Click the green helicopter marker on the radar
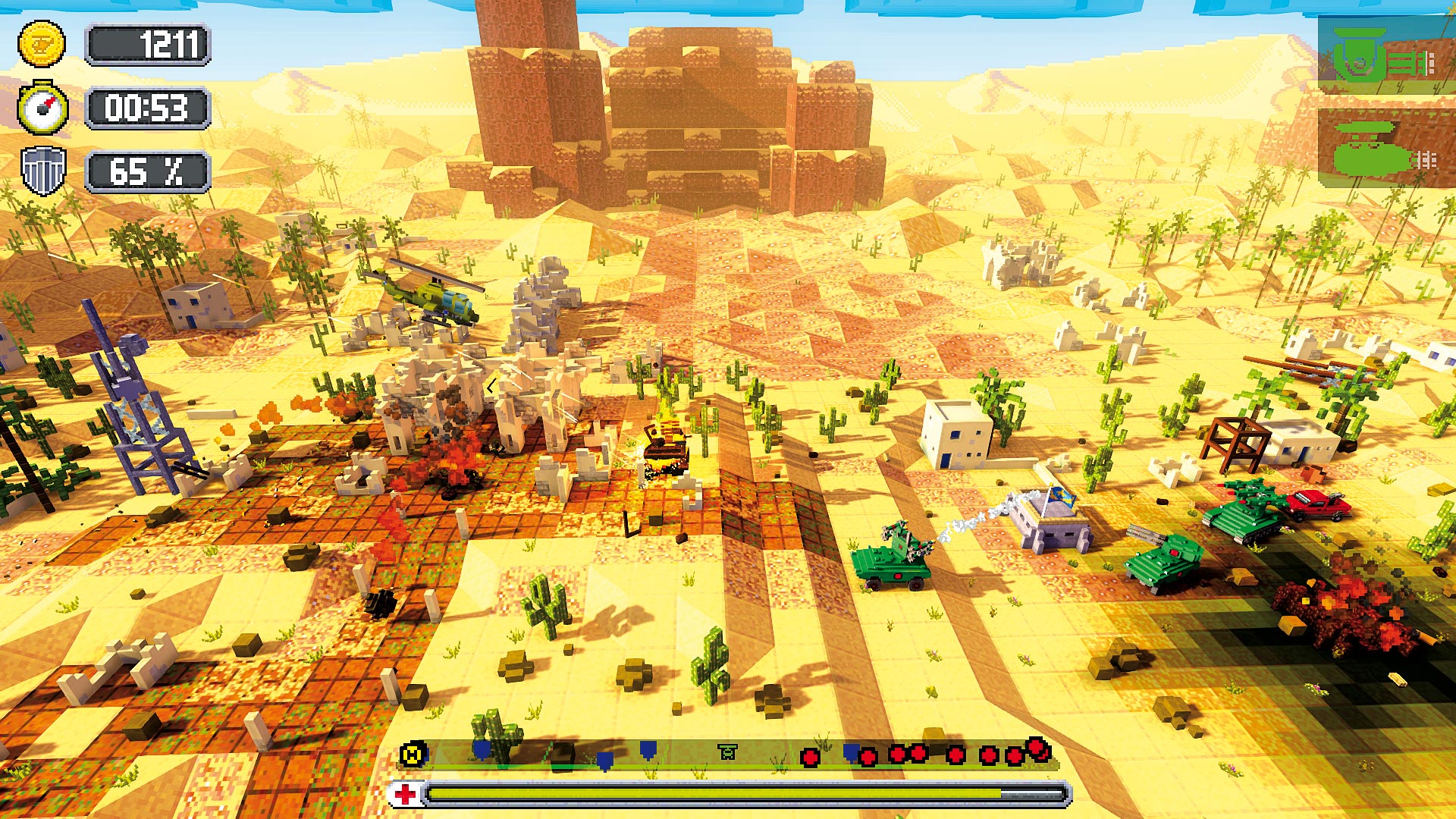Screen dimensions: 1456x819 pos(728,752)
